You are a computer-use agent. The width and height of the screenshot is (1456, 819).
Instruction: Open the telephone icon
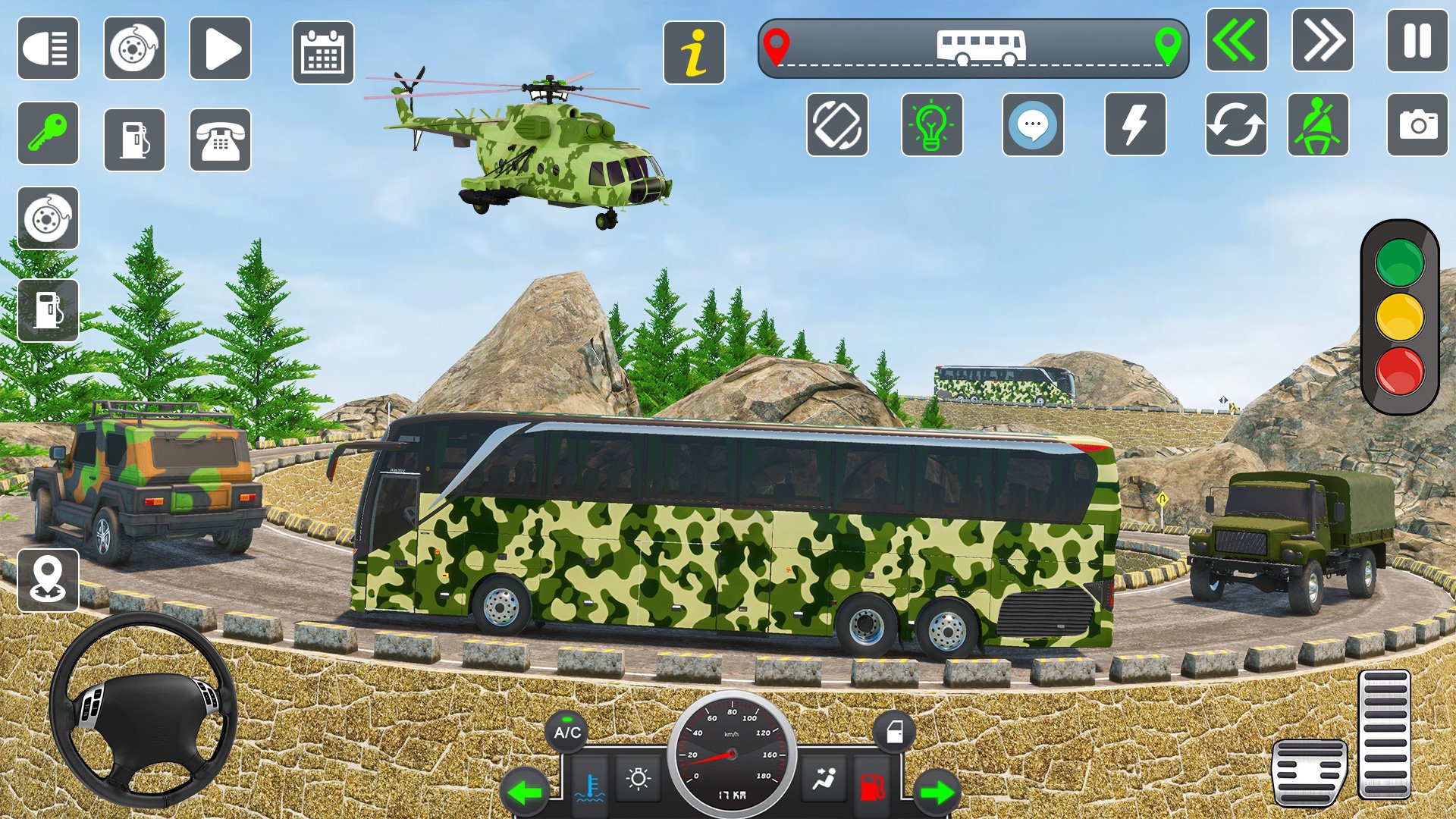(x=220, y=140)
